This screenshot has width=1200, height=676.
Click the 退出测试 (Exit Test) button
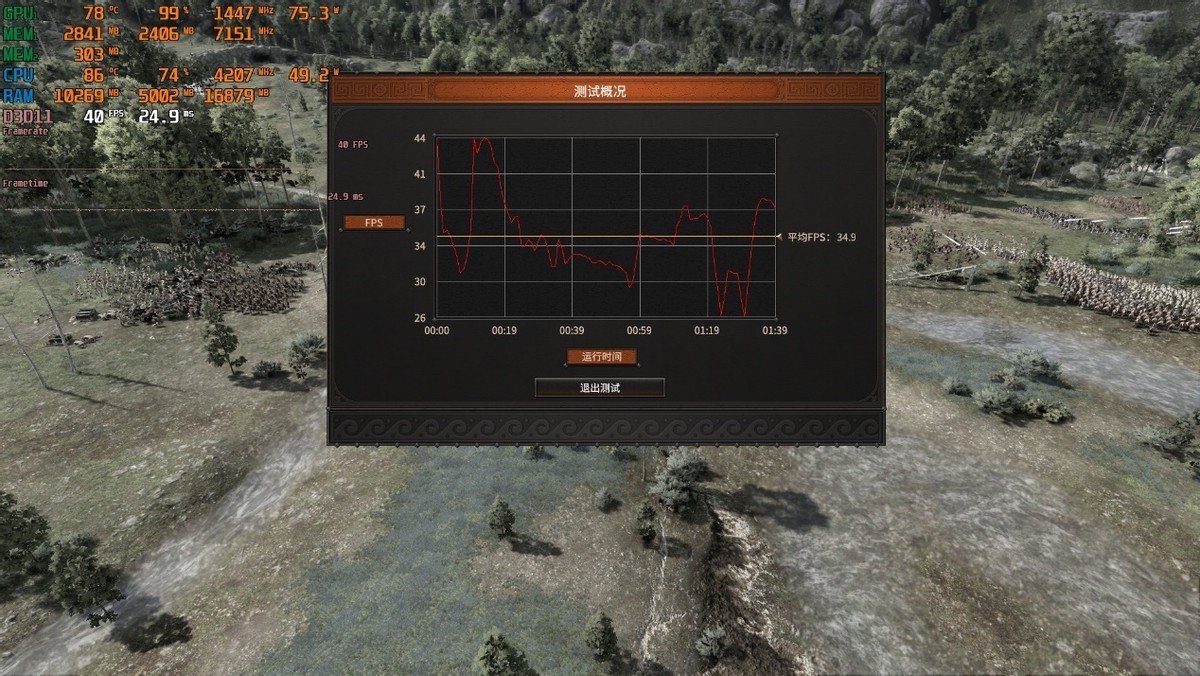tap(600, 387)
